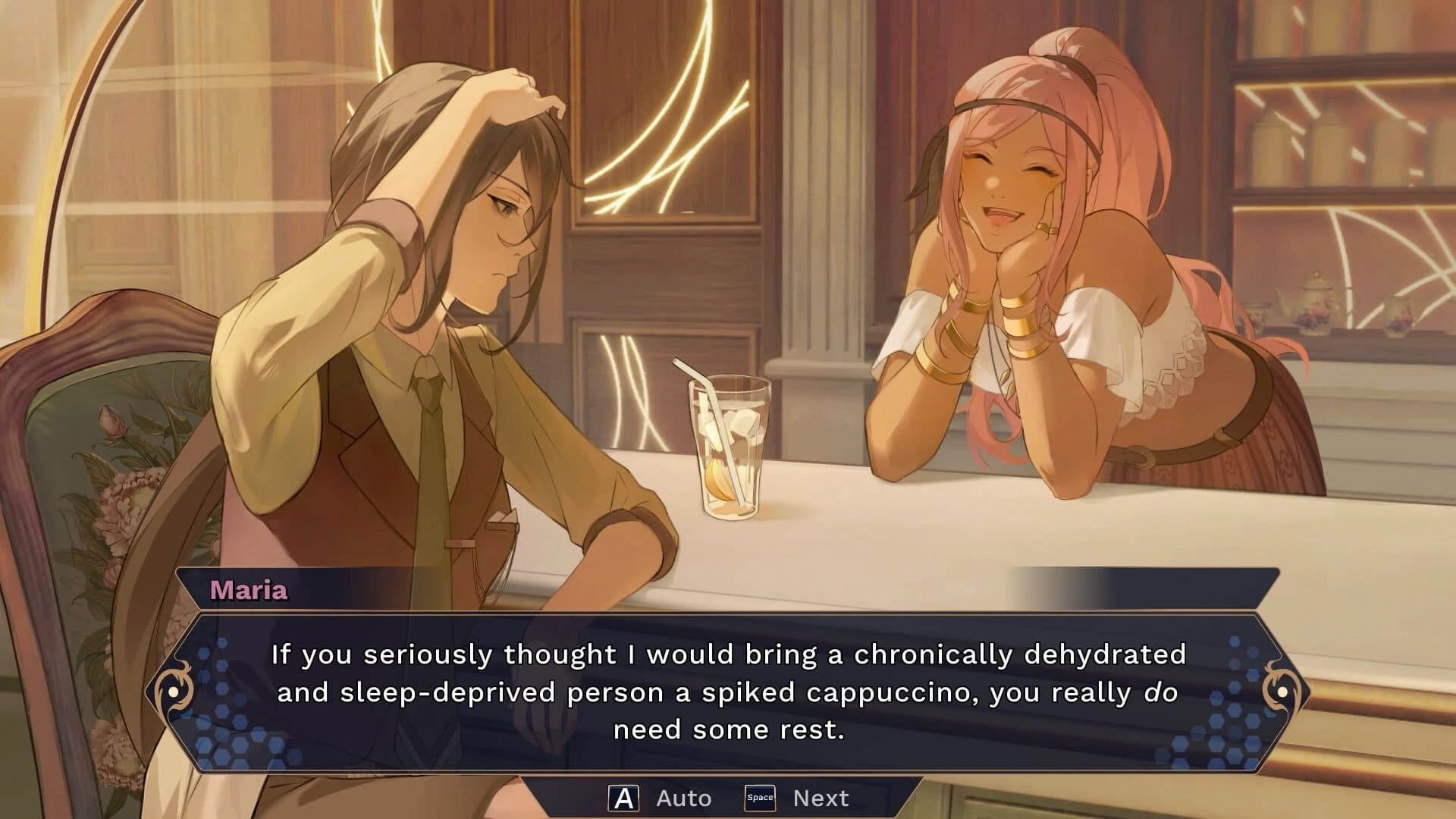Image resolution: width=1456 pixels, height=819 pixels.
Task: Click the A key icon beside Auto
Action: coord(625,796)
